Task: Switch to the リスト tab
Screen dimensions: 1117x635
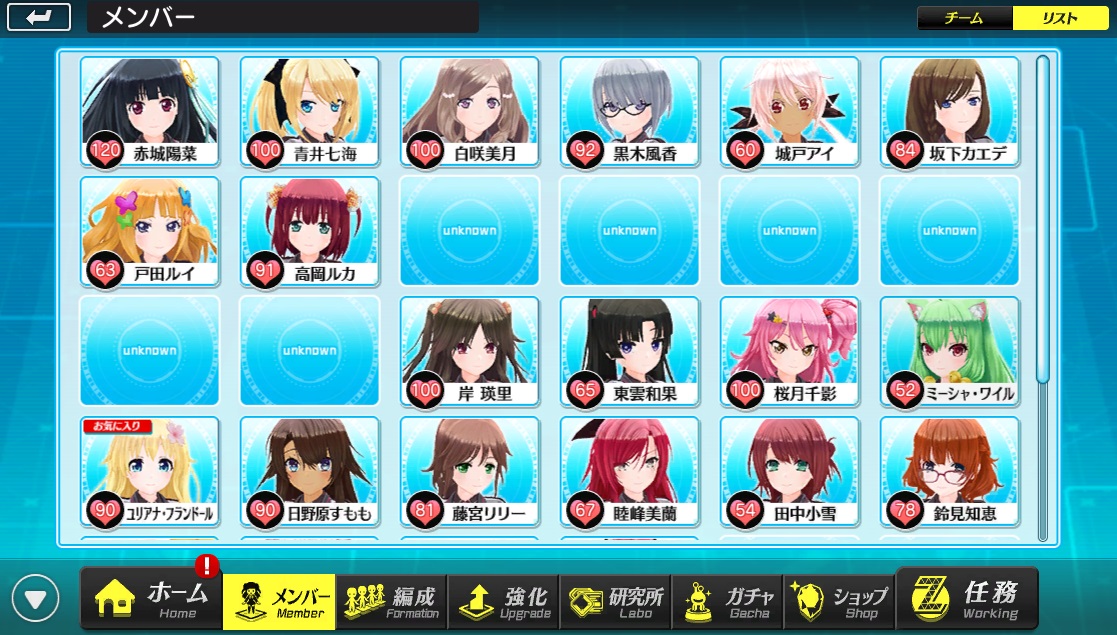Action: [1060, 19]
